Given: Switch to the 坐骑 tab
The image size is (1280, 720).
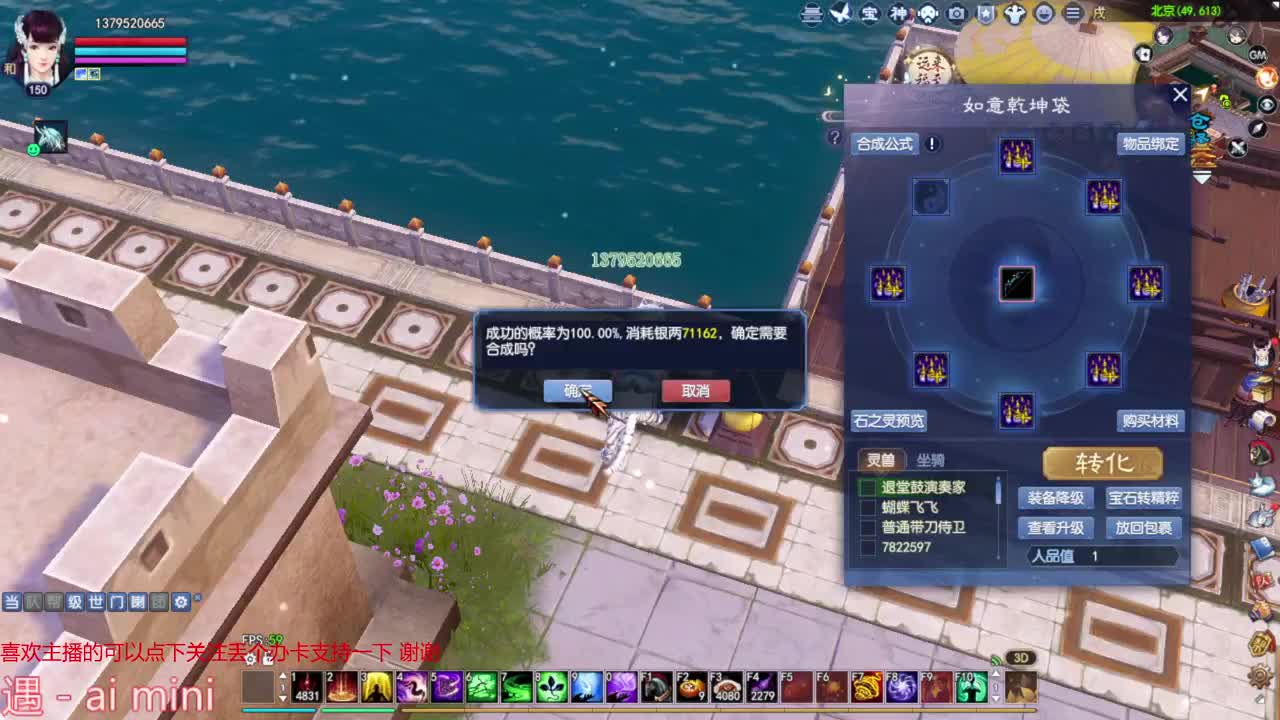Looking at the screenshot, I should tap(930, 461).
